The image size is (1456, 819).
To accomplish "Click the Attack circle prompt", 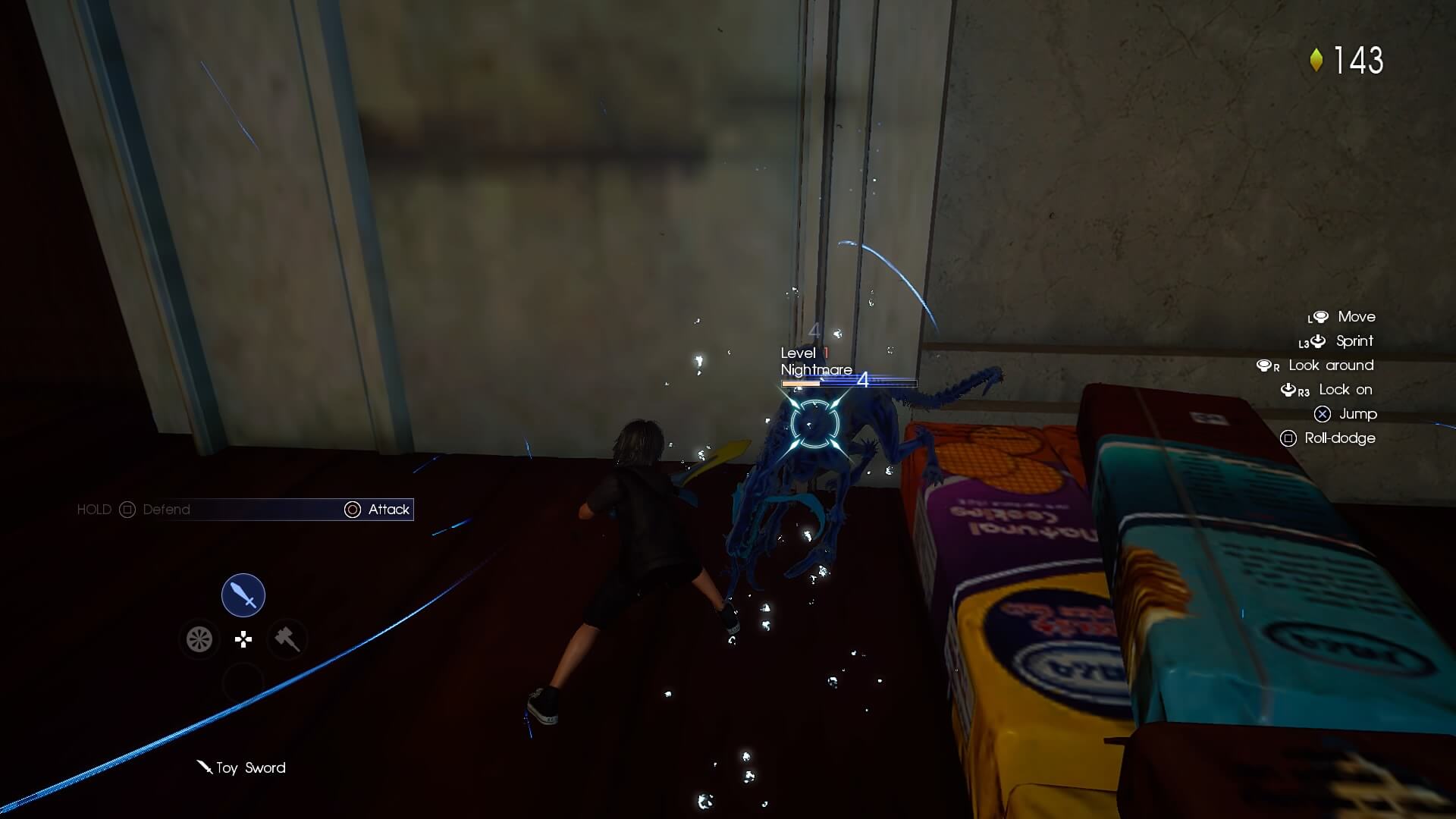I will pyautogui.click(x=353, y=510).
